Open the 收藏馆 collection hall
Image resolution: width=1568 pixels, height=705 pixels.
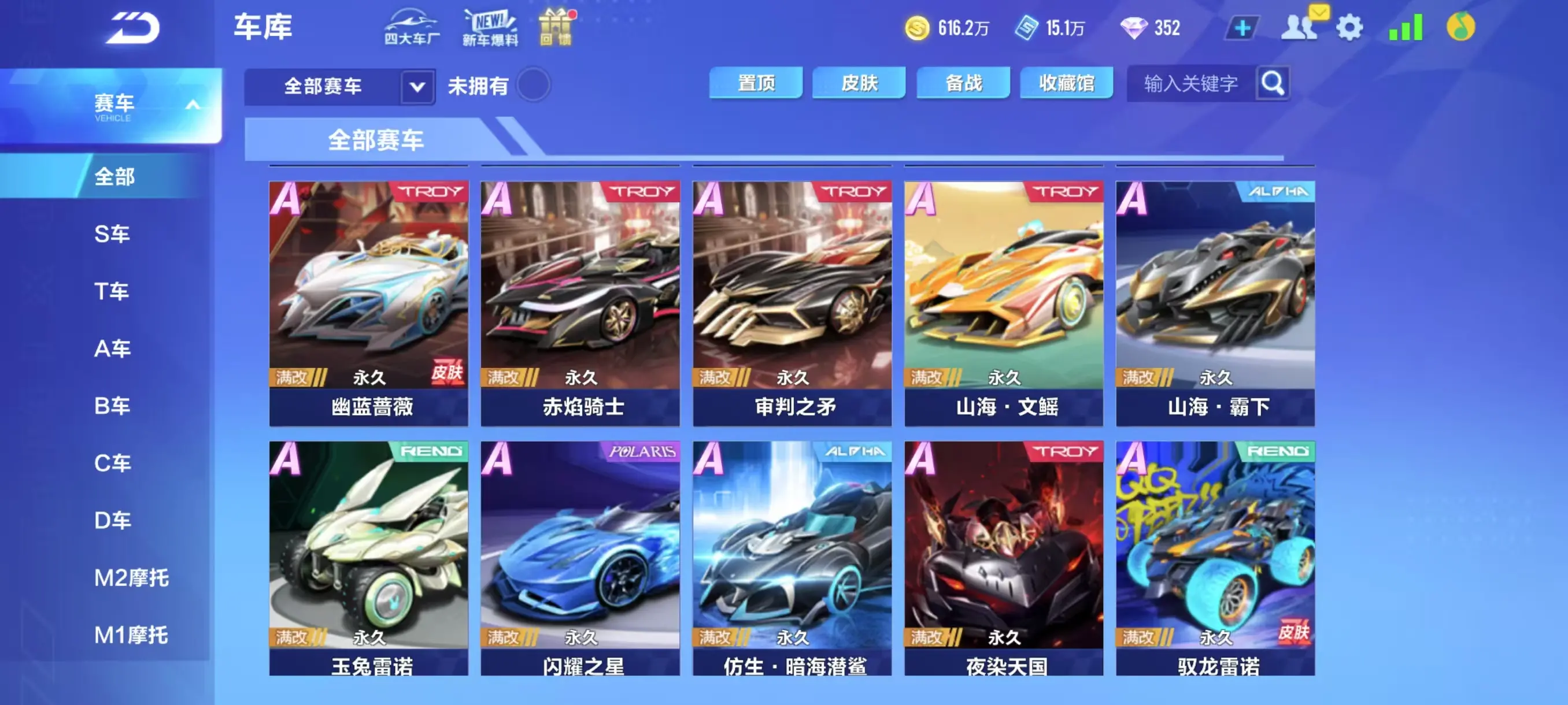point(1066,83)
